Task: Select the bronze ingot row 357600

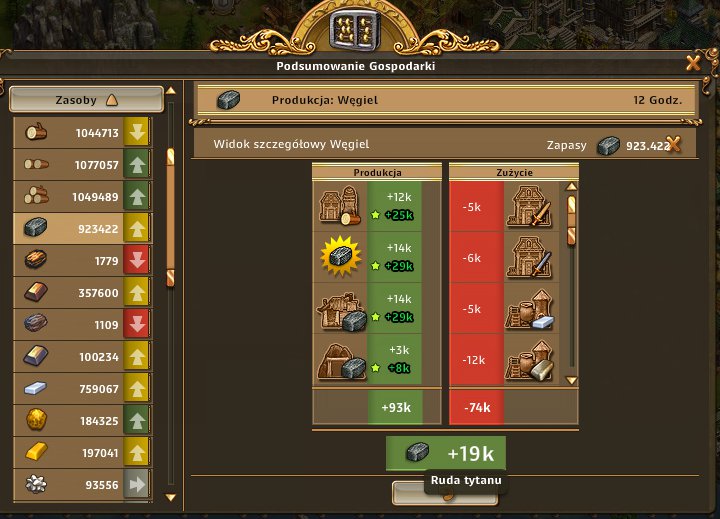Action: (x=81, y=292)
